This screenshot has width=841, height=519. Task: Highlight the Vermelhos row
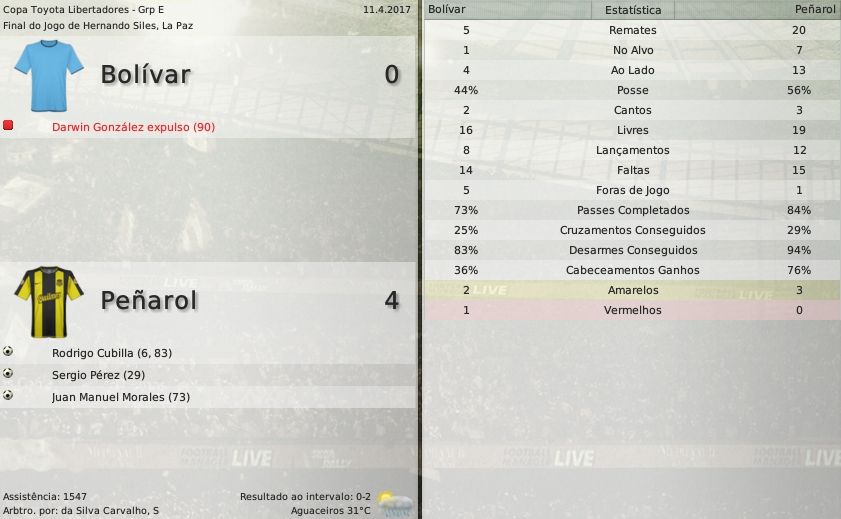632,310
